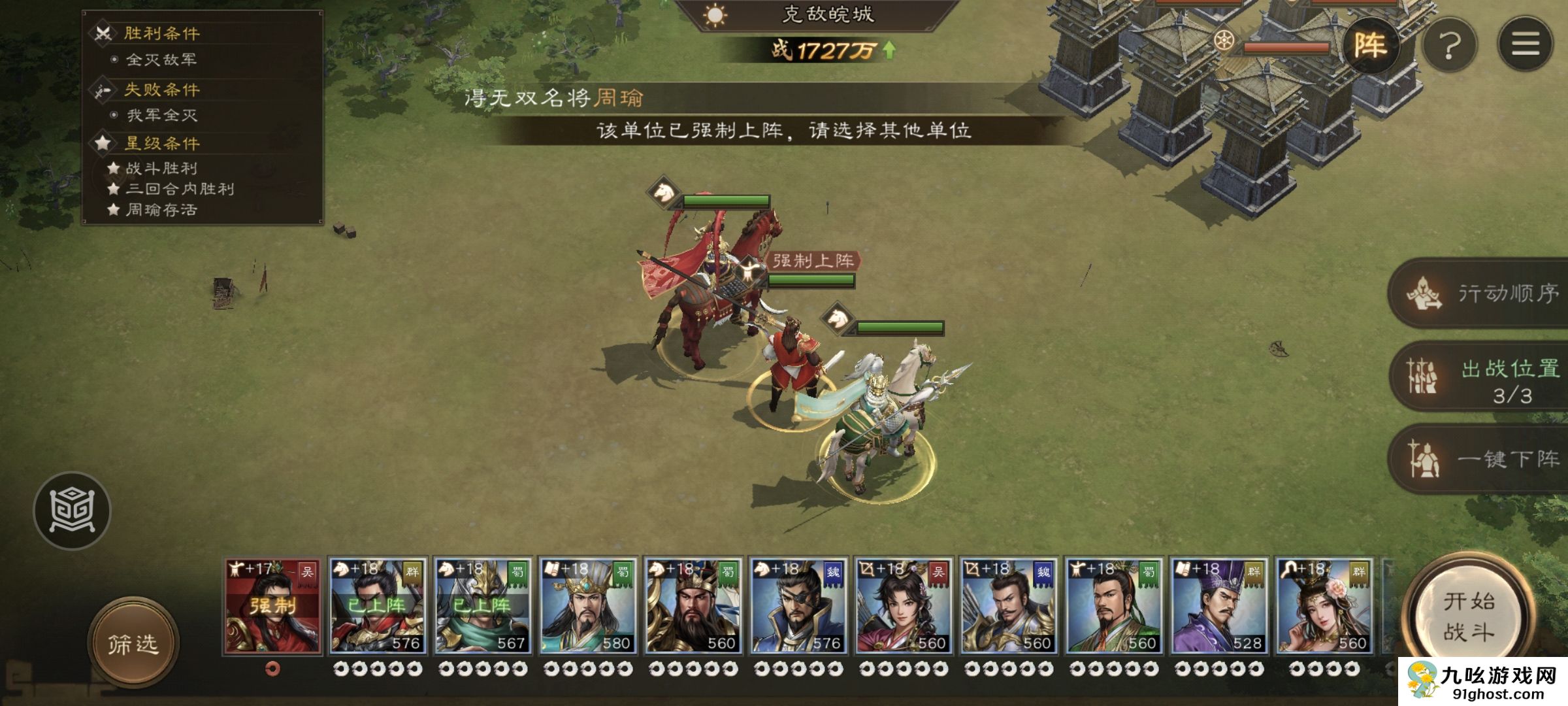Choose the Wu female archer card

[x=904, y=606]
